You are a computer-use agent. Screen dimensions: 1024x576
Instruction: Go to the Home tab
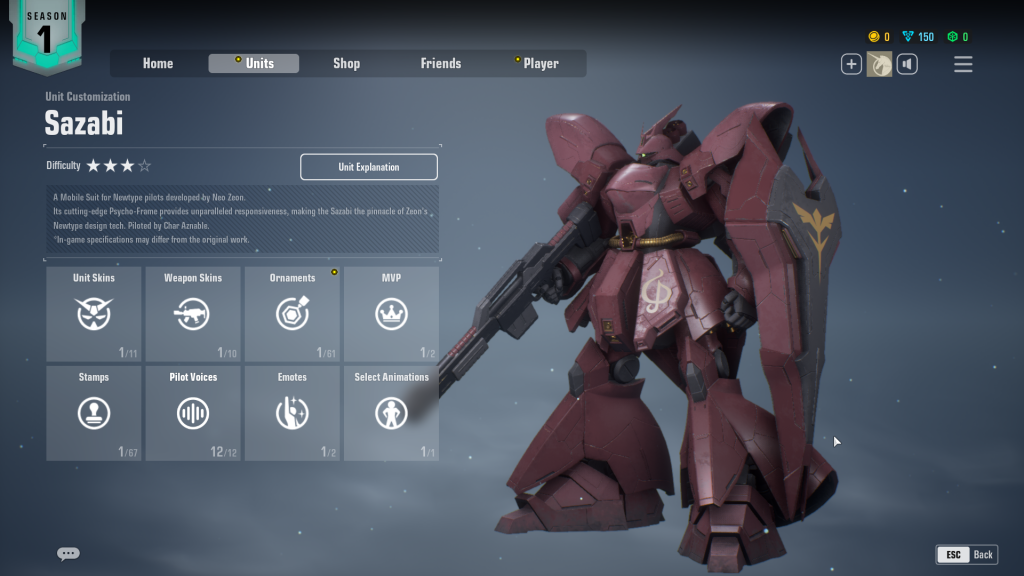pyautogui.click(x=158, y=63)
